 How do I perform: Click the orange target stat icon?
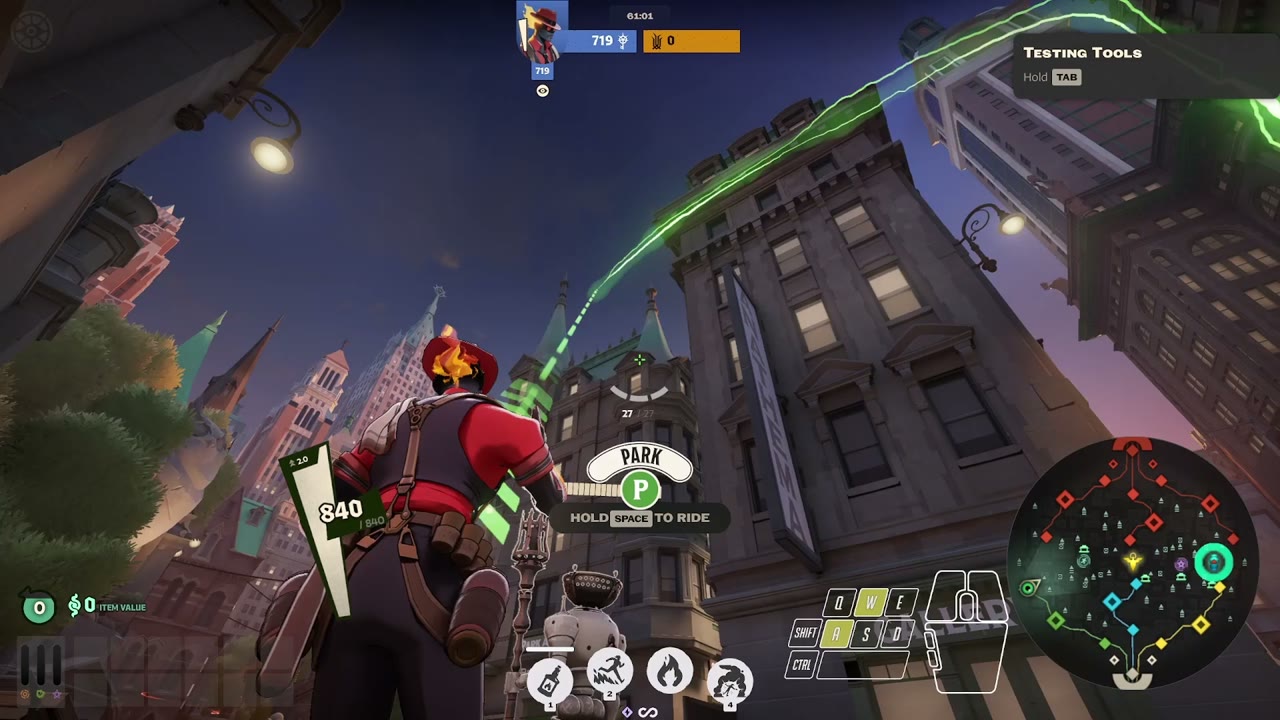click(x=25, y=693)
